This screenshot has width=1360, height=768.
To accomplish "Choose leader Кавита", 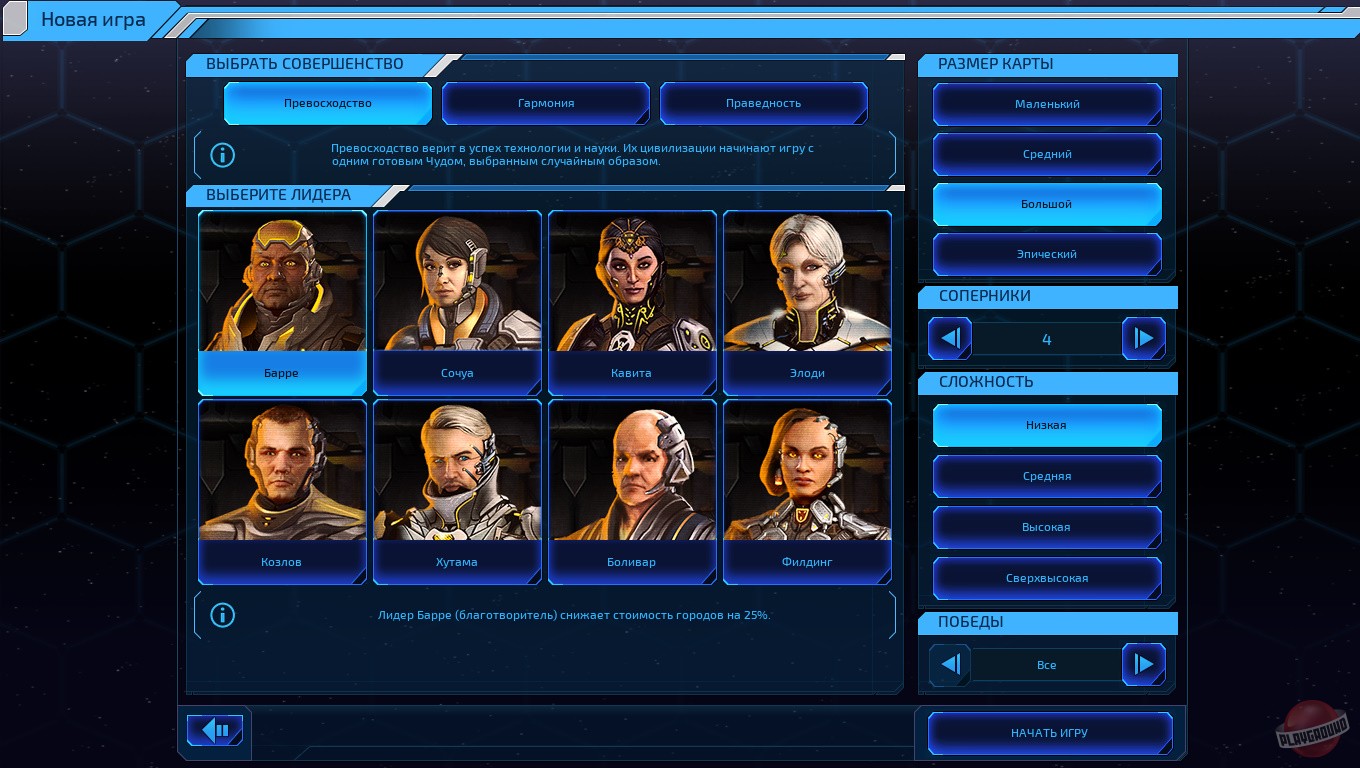I will click(632, 300).
